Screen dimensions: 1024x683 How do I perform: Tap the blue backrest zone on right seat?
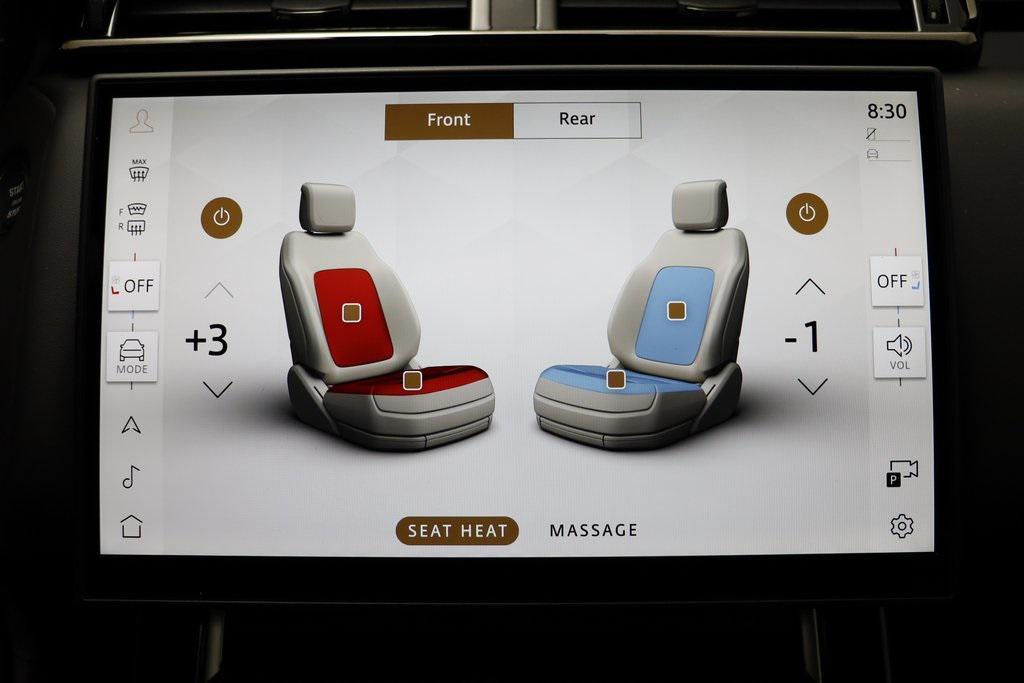pos(676,311)
